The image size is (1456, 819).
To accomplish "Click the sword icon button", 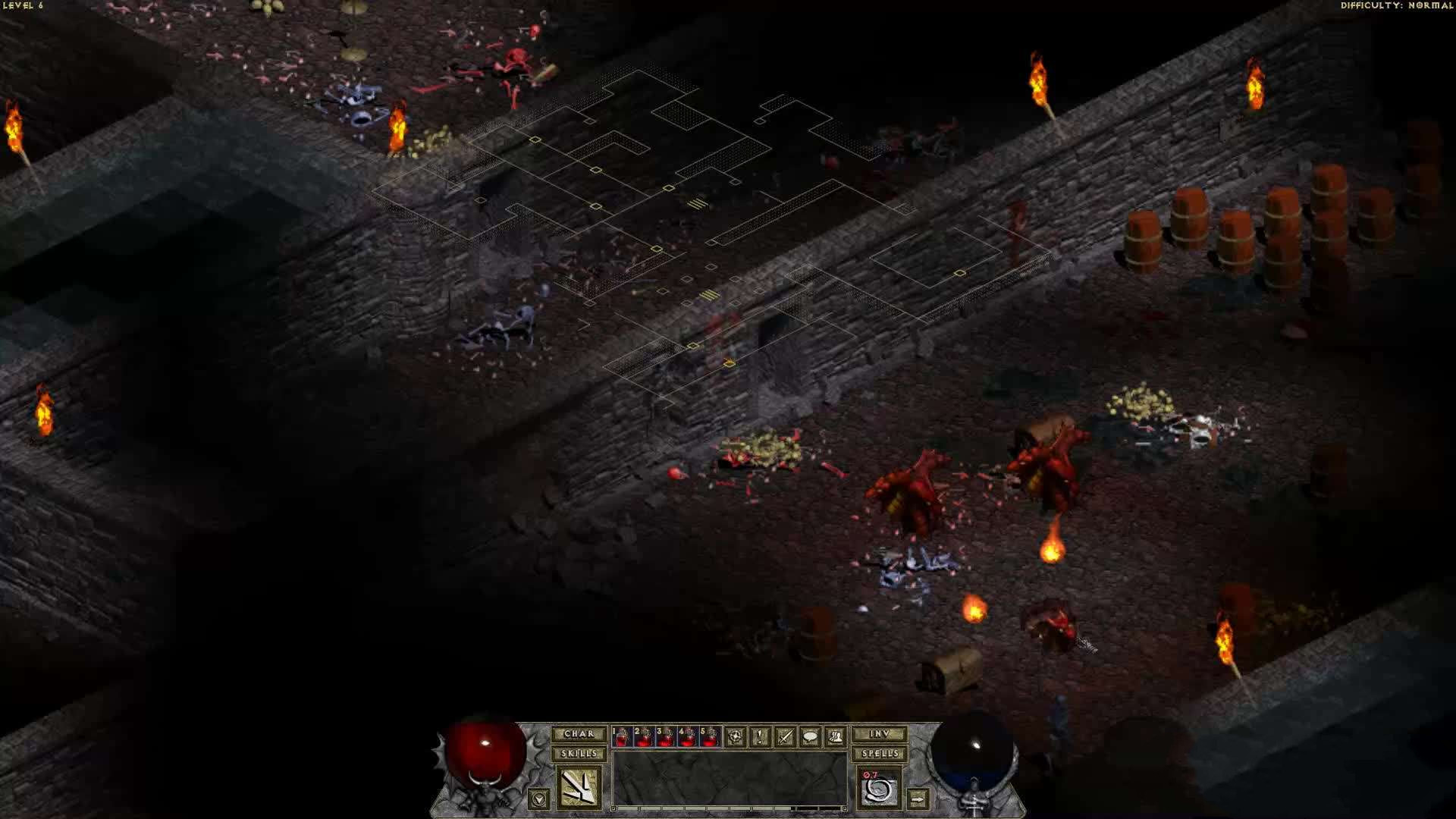I will pyautogui.click(x=785, y=736).
